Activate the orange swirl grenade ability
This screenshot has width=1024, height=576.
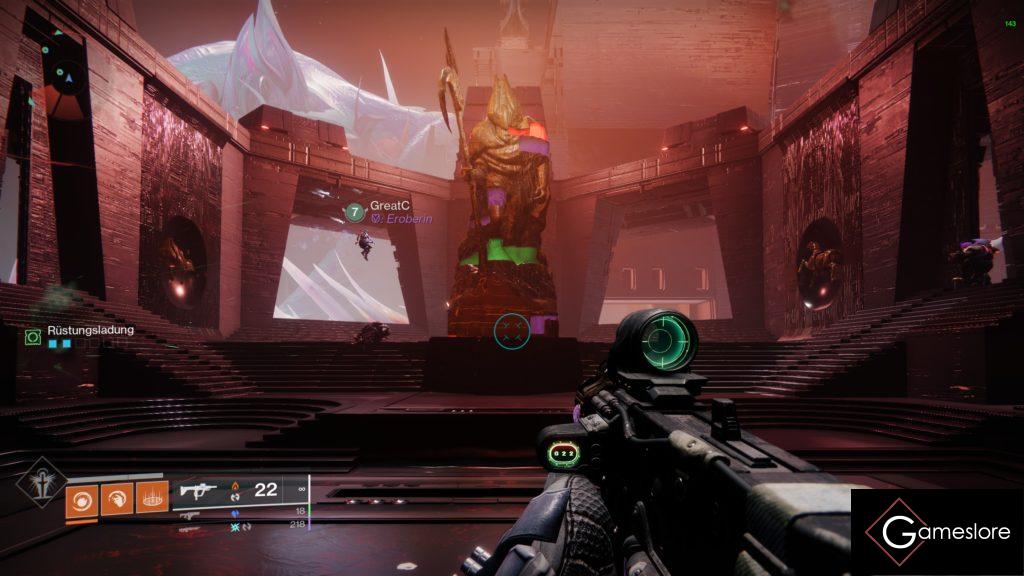tap(82, 498)
